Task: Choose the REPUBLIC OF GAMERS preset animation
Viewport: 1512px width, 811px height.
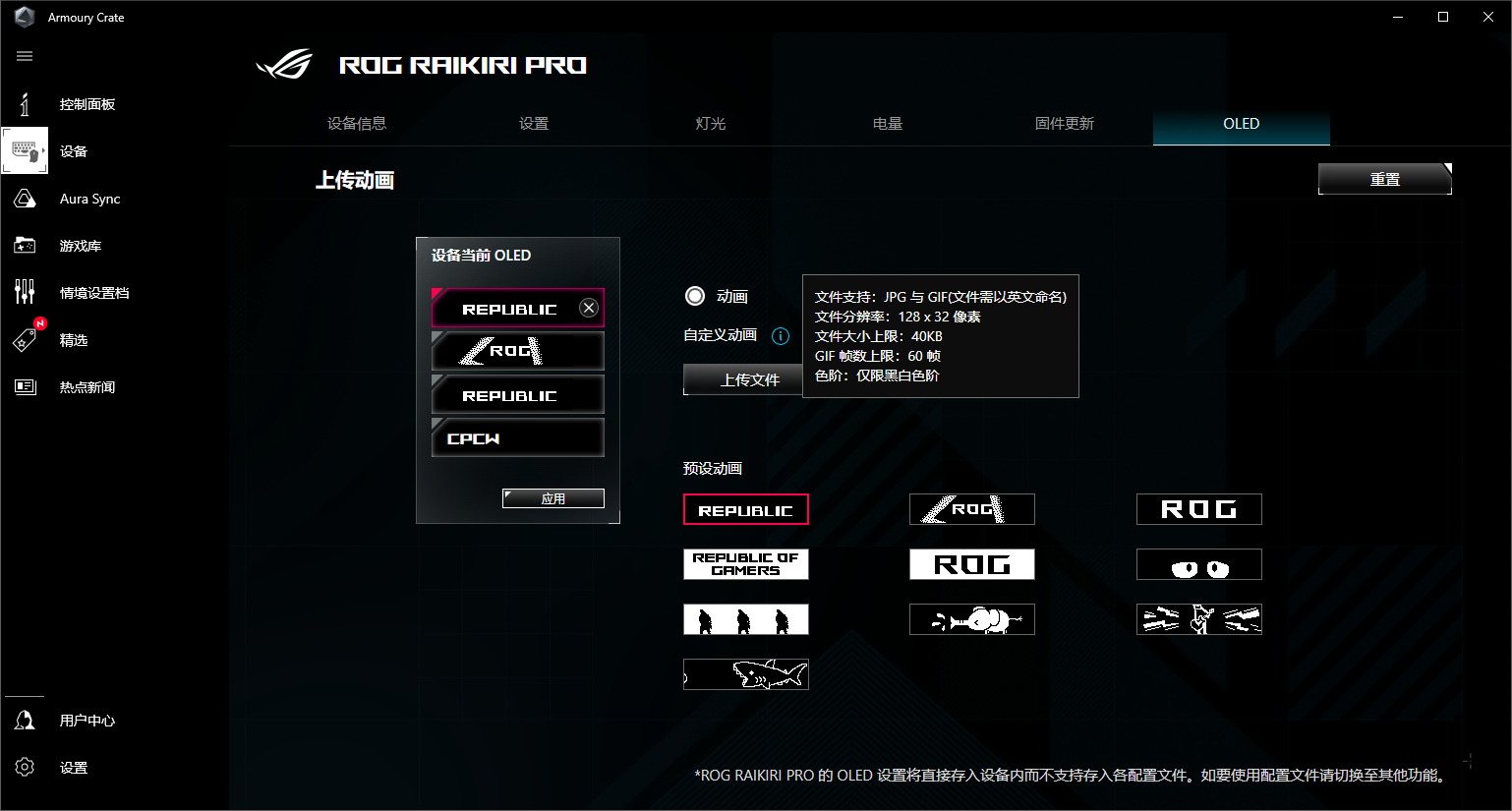Action: point(745,564)
